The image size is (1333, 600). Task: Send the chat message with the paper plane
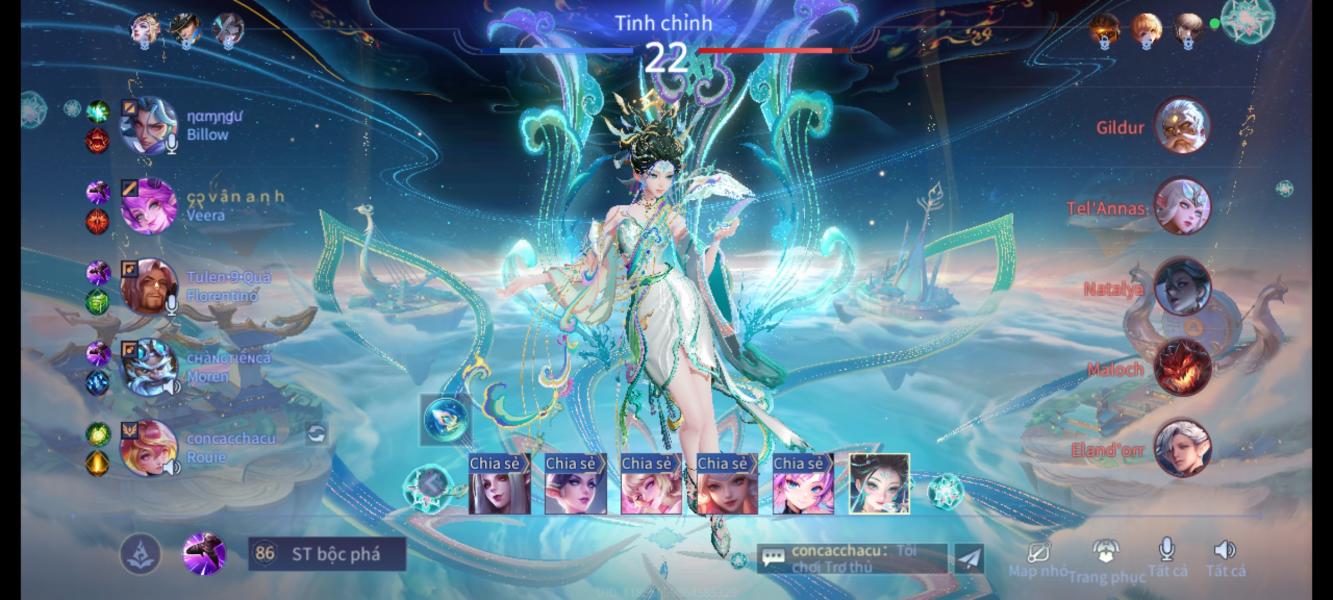click(969, 558)
